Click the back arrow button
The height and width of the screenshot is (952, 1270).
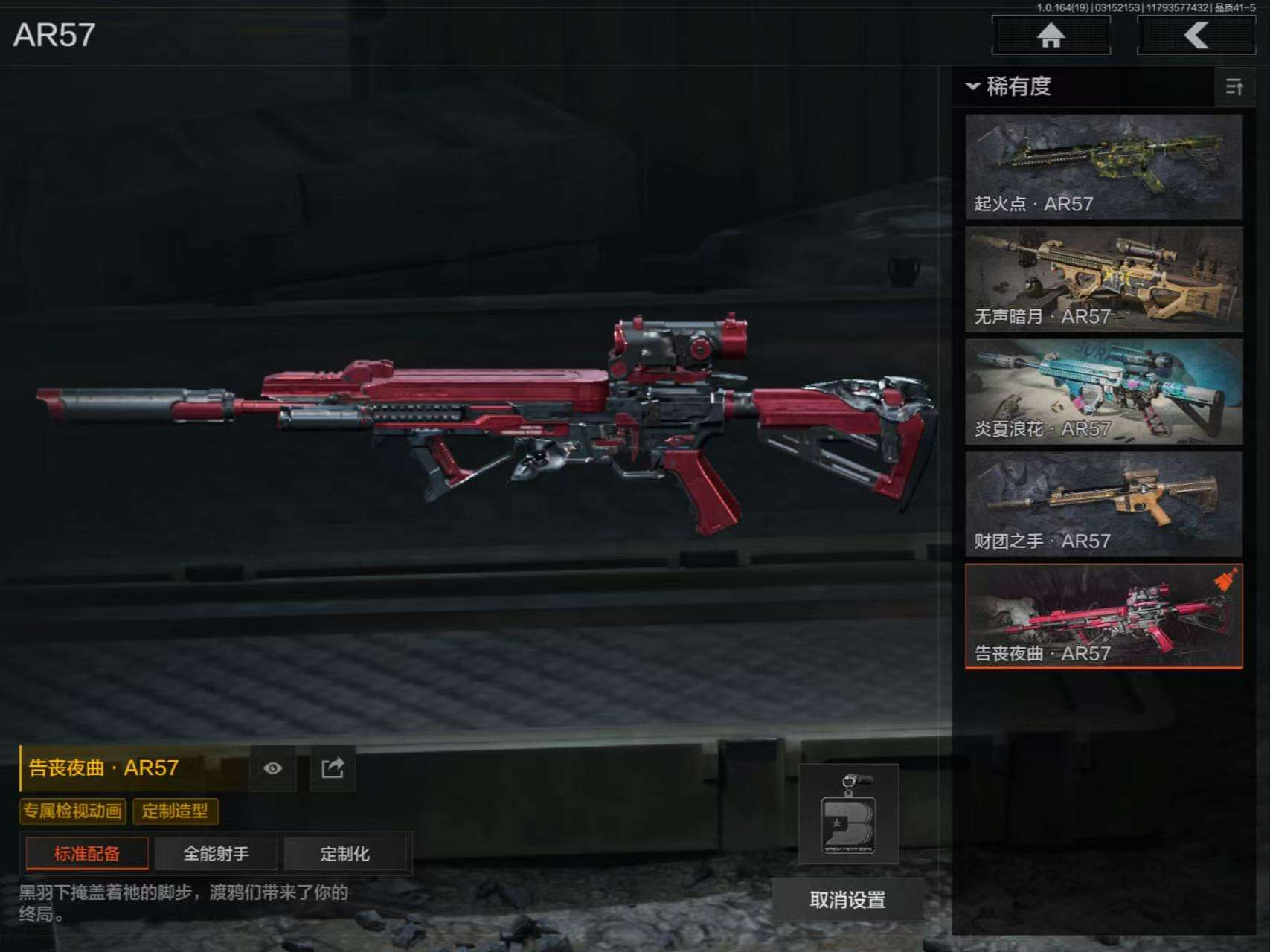[1196, 35]
